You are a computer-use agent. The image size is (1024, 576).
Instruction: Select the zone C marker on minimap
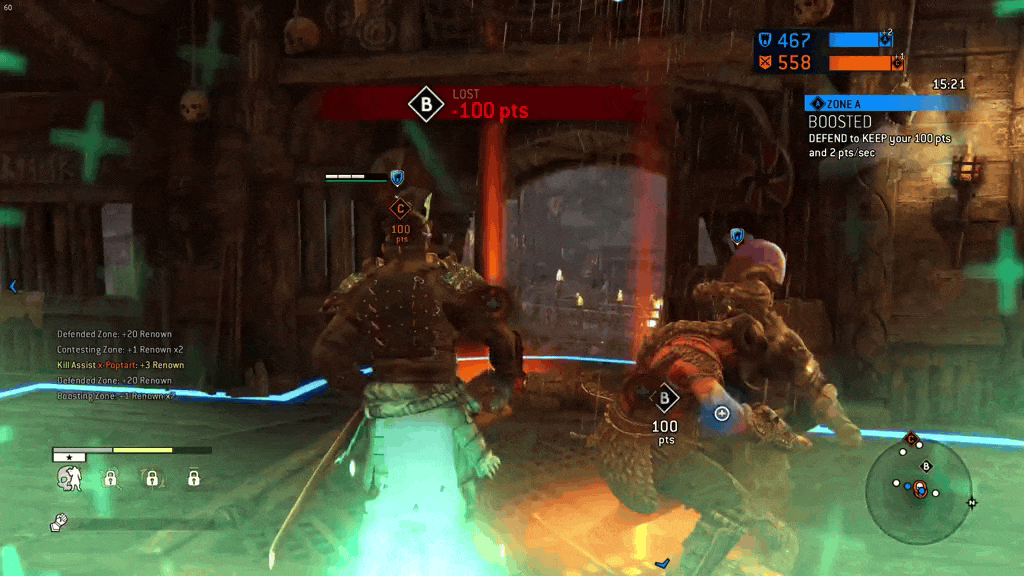911,439
